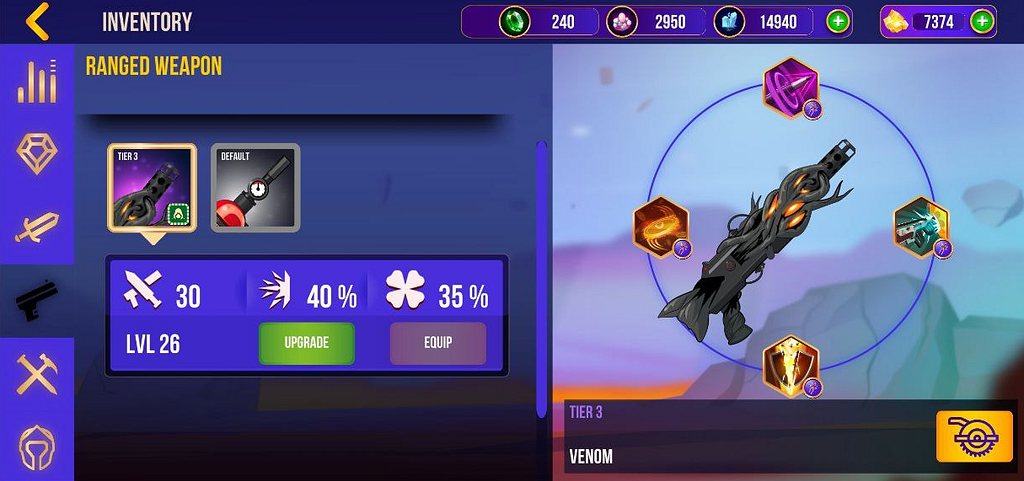
Task: Equip the selected Tier 3 weapon
Action: [x=437, y=343]
